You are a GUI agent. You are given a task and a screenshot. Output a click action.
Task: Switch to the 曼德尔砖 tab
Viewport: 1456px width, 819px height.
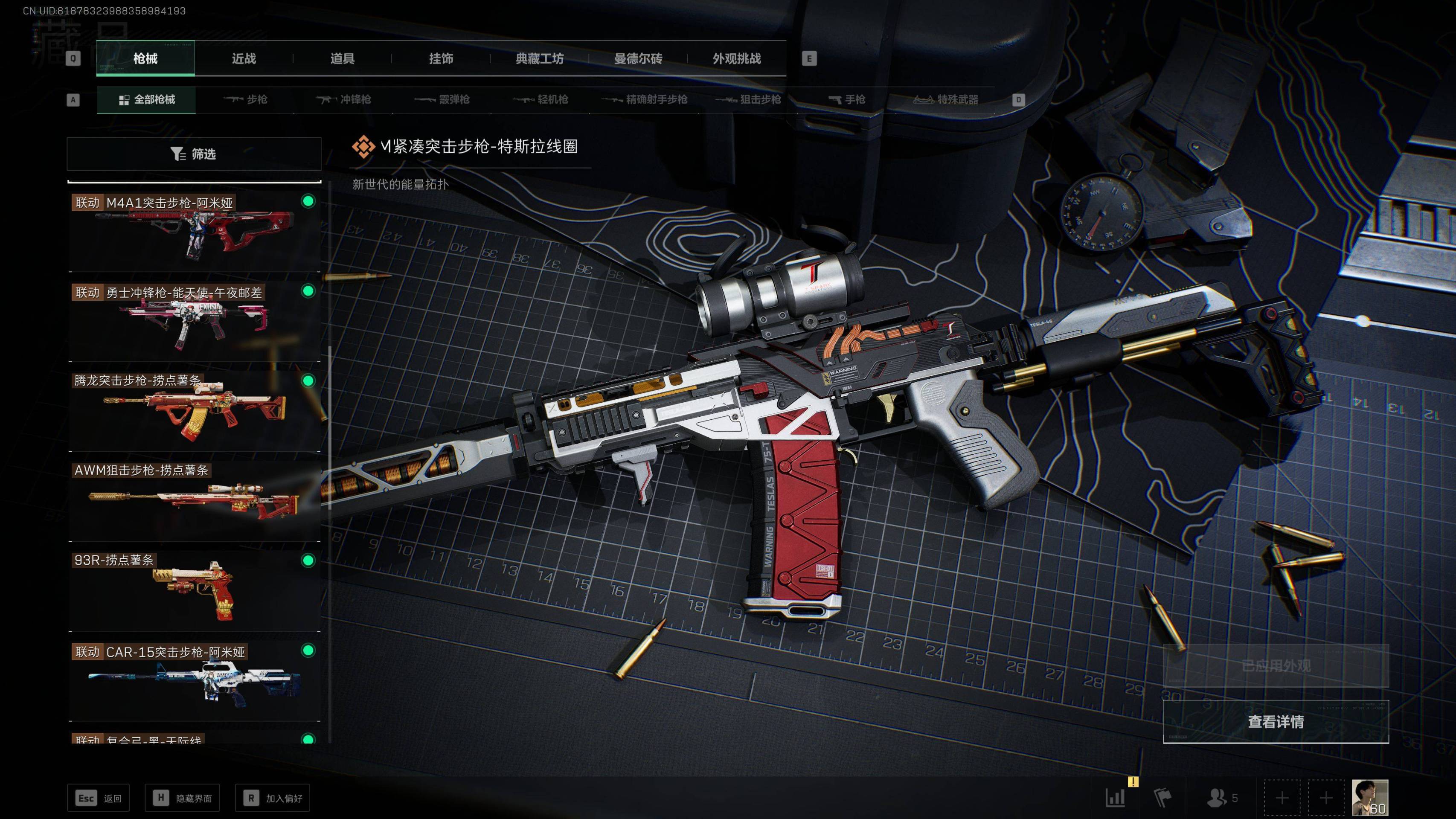(x=638, y=59)
